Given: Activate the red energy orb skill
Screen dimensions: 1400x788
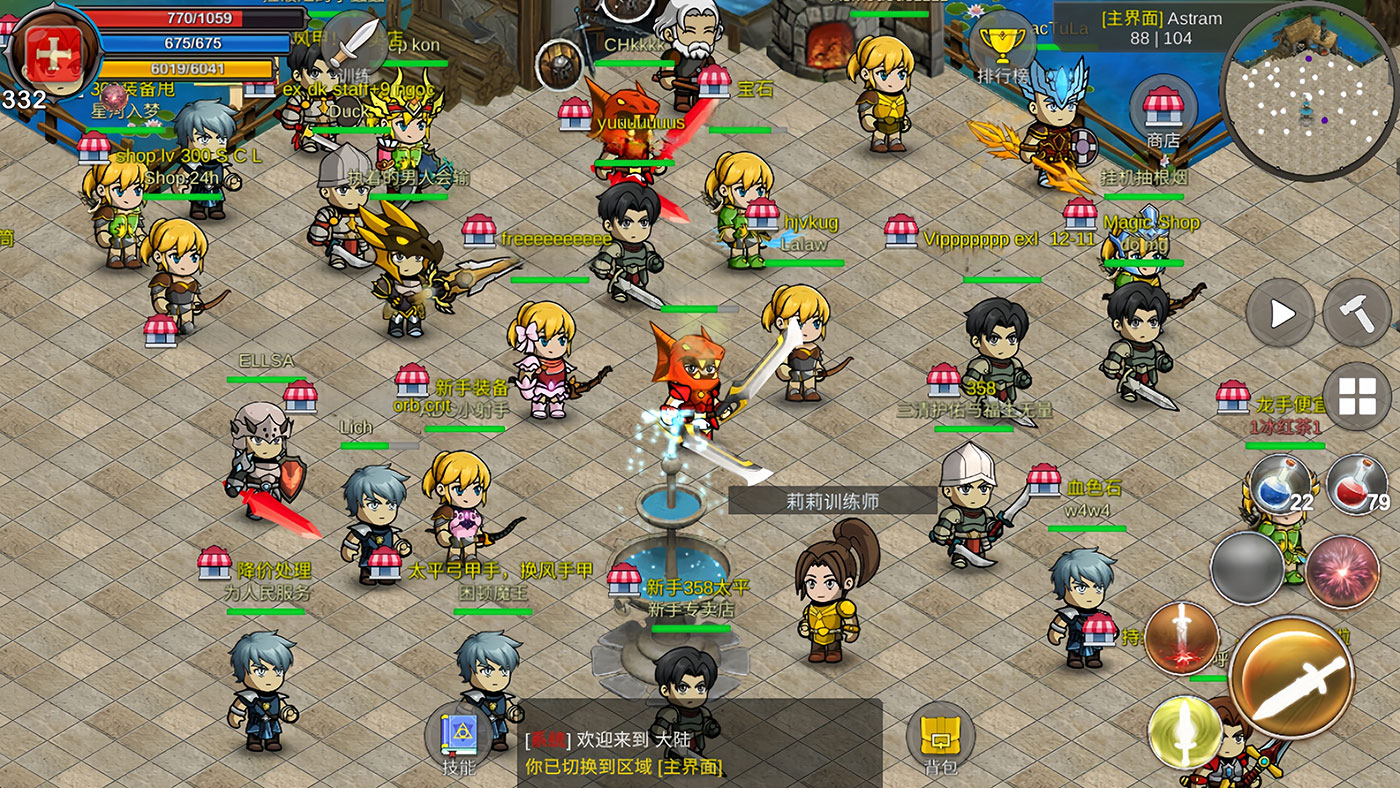Looking at the screenshot, I should pyautogui.click(x=1342, y=572).
